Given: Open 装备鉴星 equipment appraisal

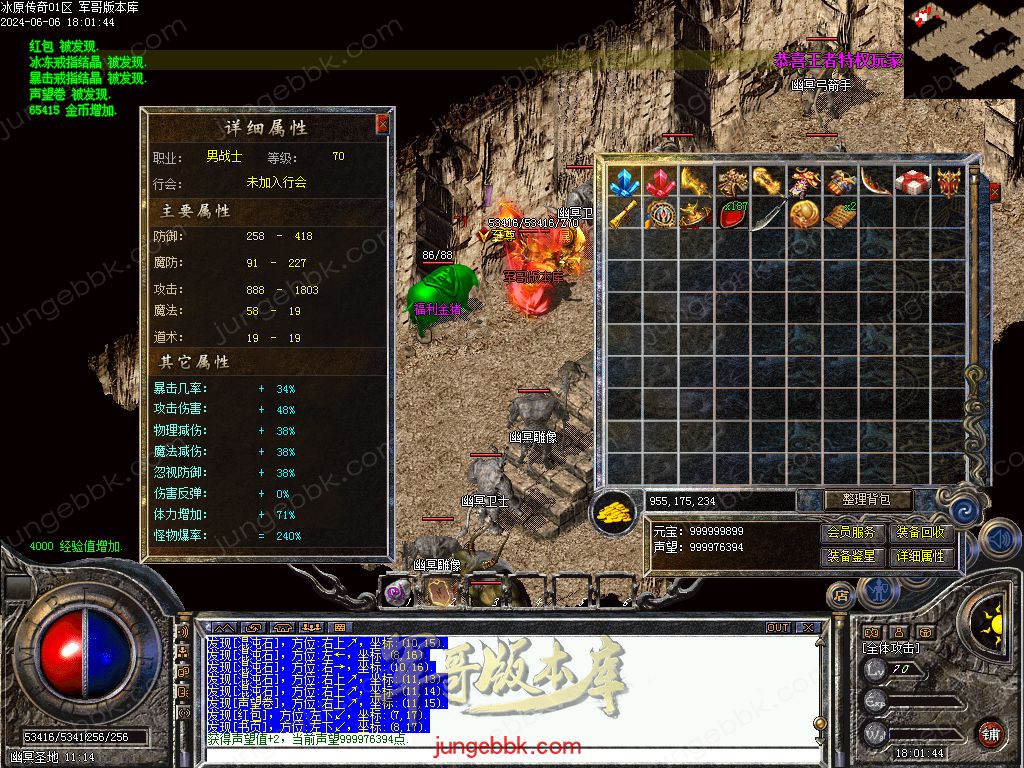Looking at the screenshot, I should click(851, 556).
